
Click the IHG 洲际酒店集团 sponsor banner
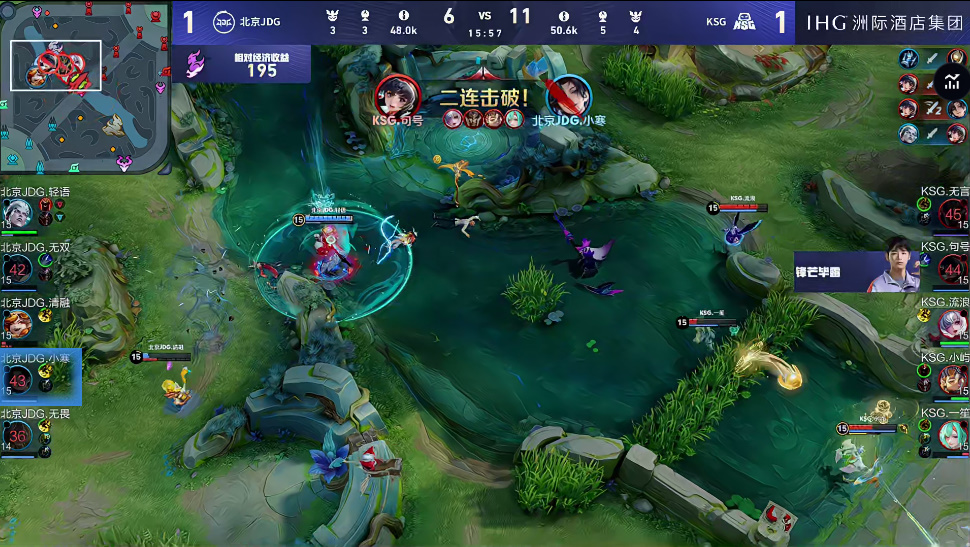883,21
